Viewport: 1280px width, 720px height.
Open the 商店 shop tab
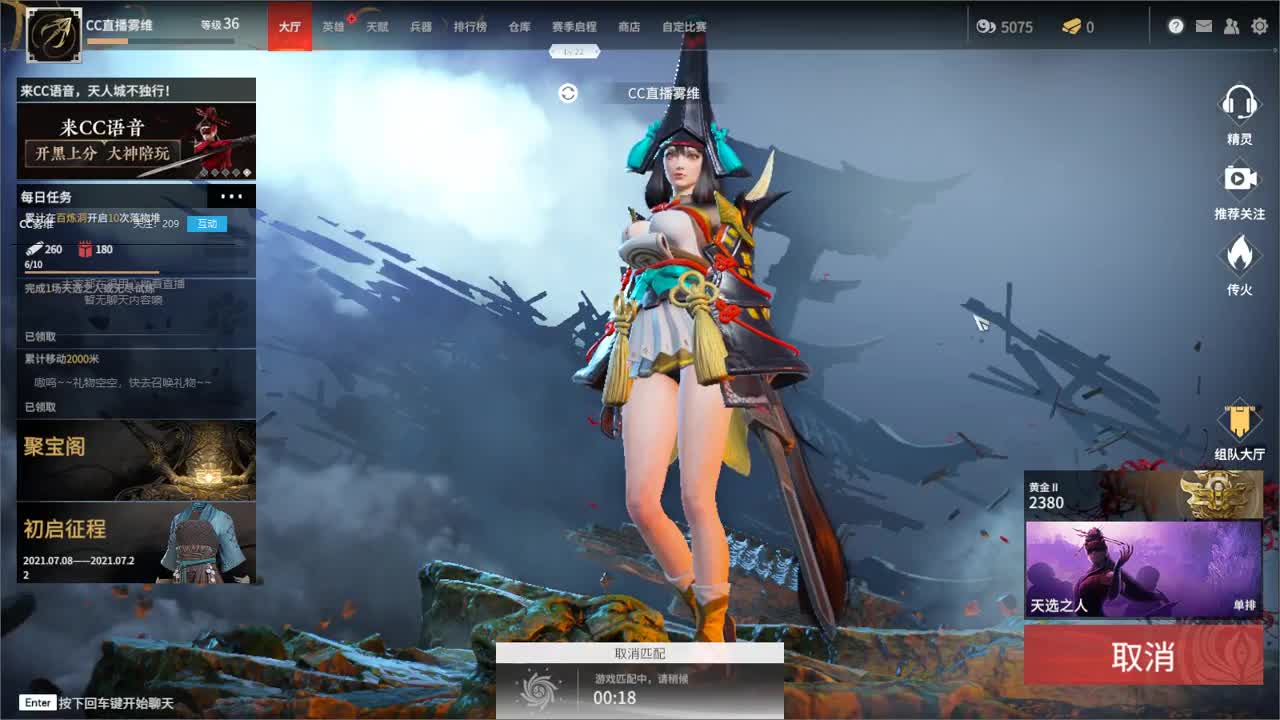click(x=628, y=27)
